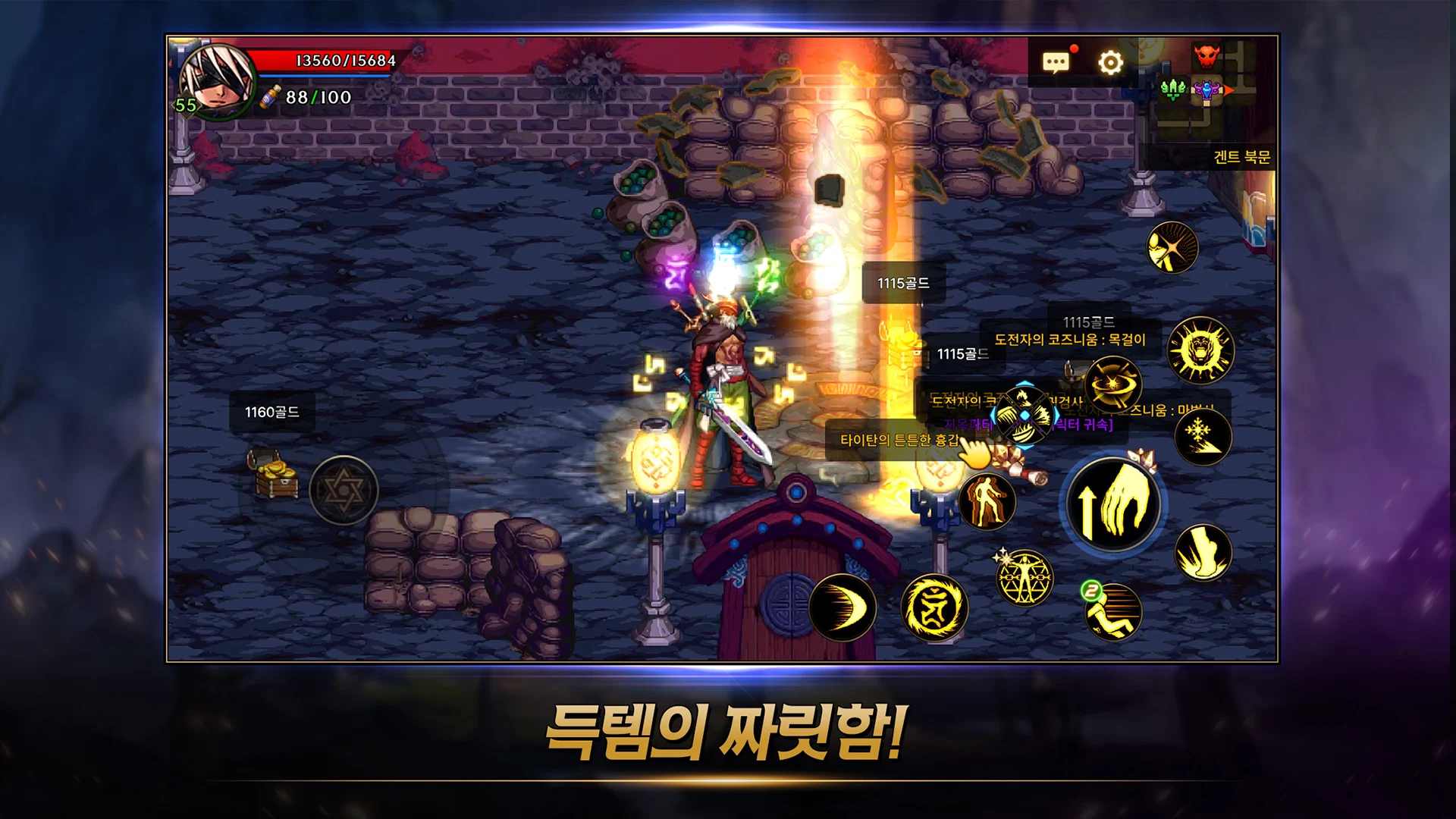Image resolution: width=1456 pixels, height=819 pixels.
Task: Select the locked hexagonal skill slot
Action: (345, 491)
